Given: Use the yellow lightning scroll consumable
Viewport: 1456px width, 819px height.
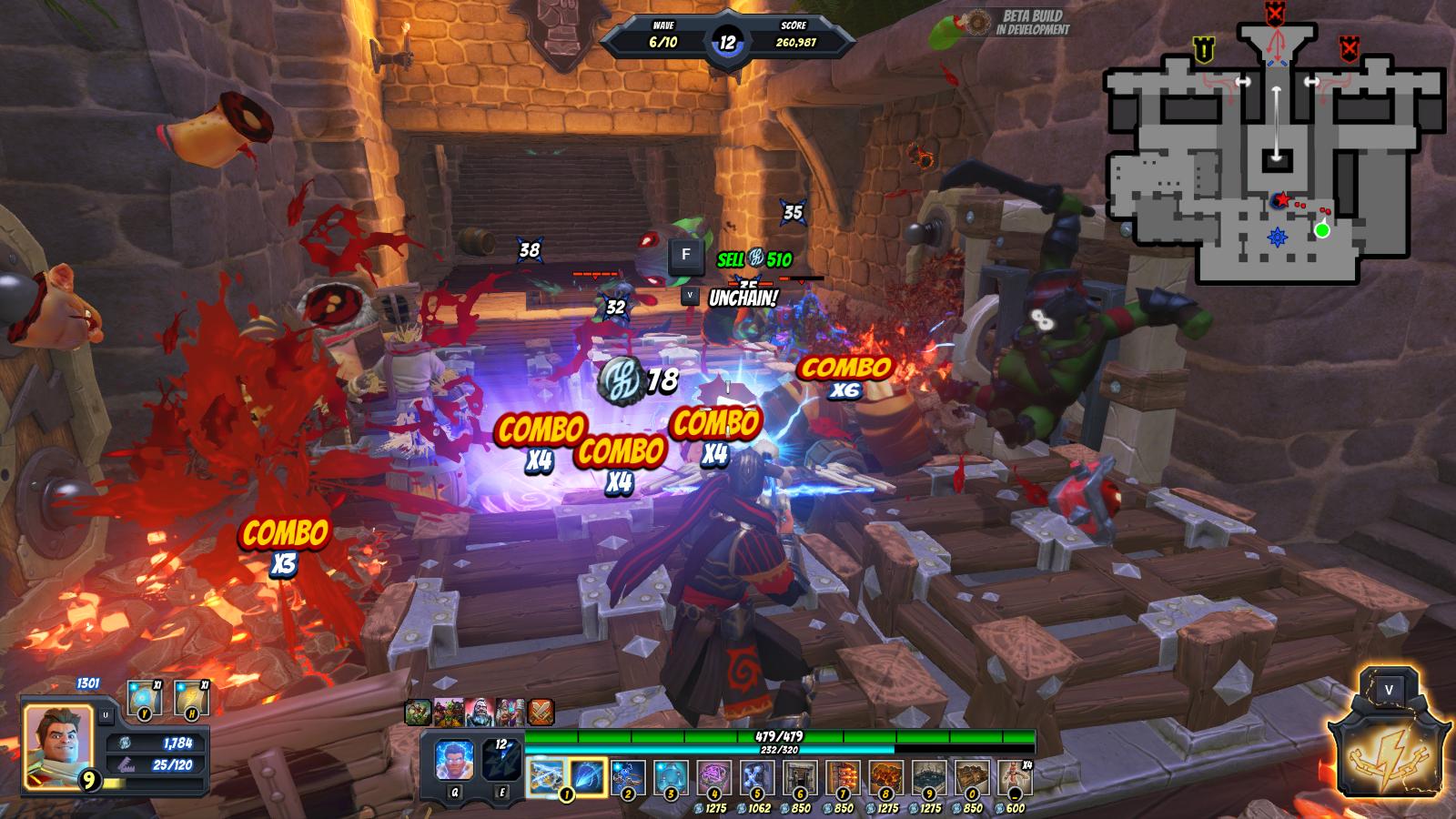Looking at the screenshot, I should pyautogui.click(x=191, y=698).
